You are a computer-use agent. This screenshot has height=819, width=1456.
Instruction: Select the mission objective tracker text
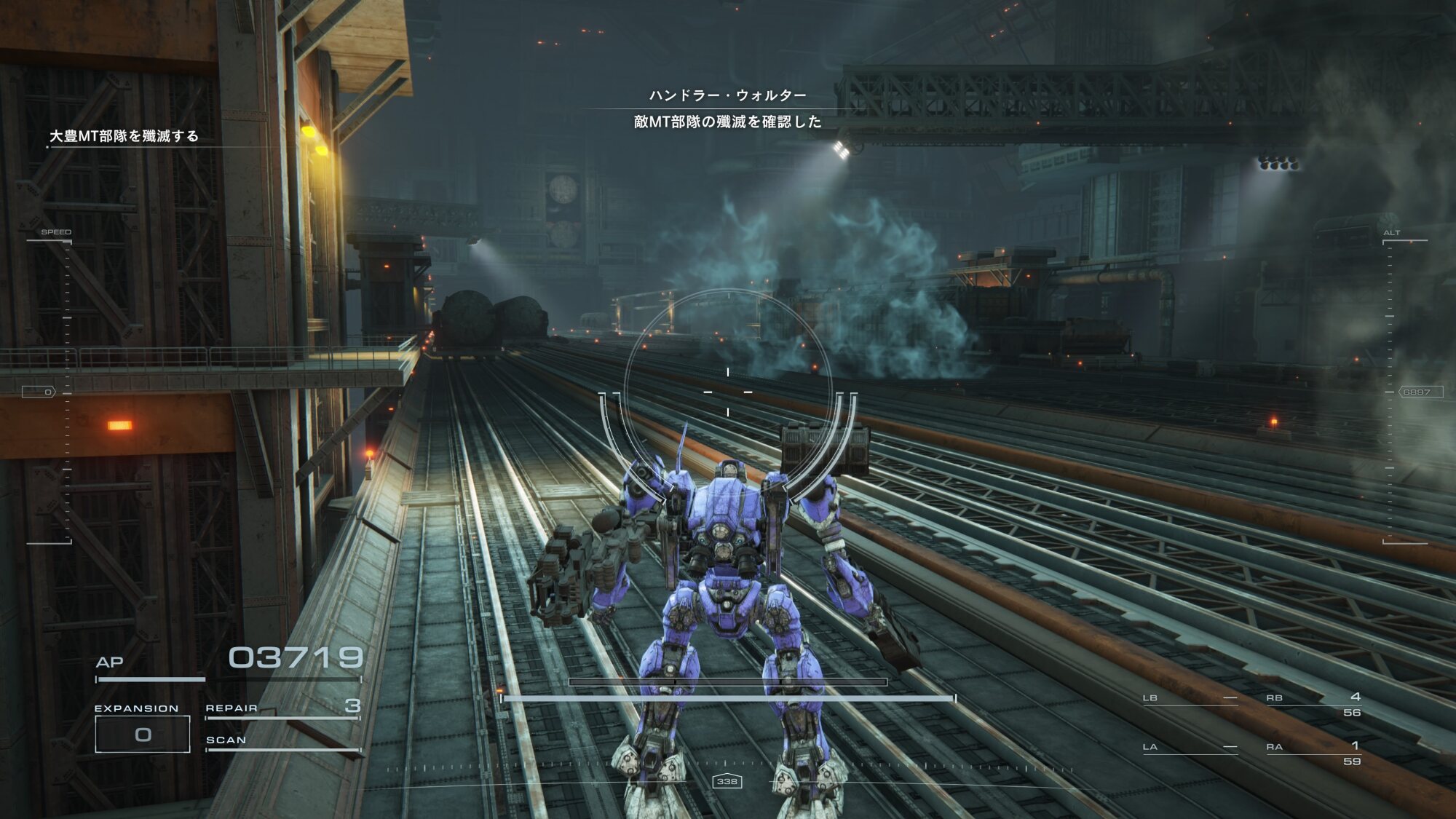click(124, 136)
